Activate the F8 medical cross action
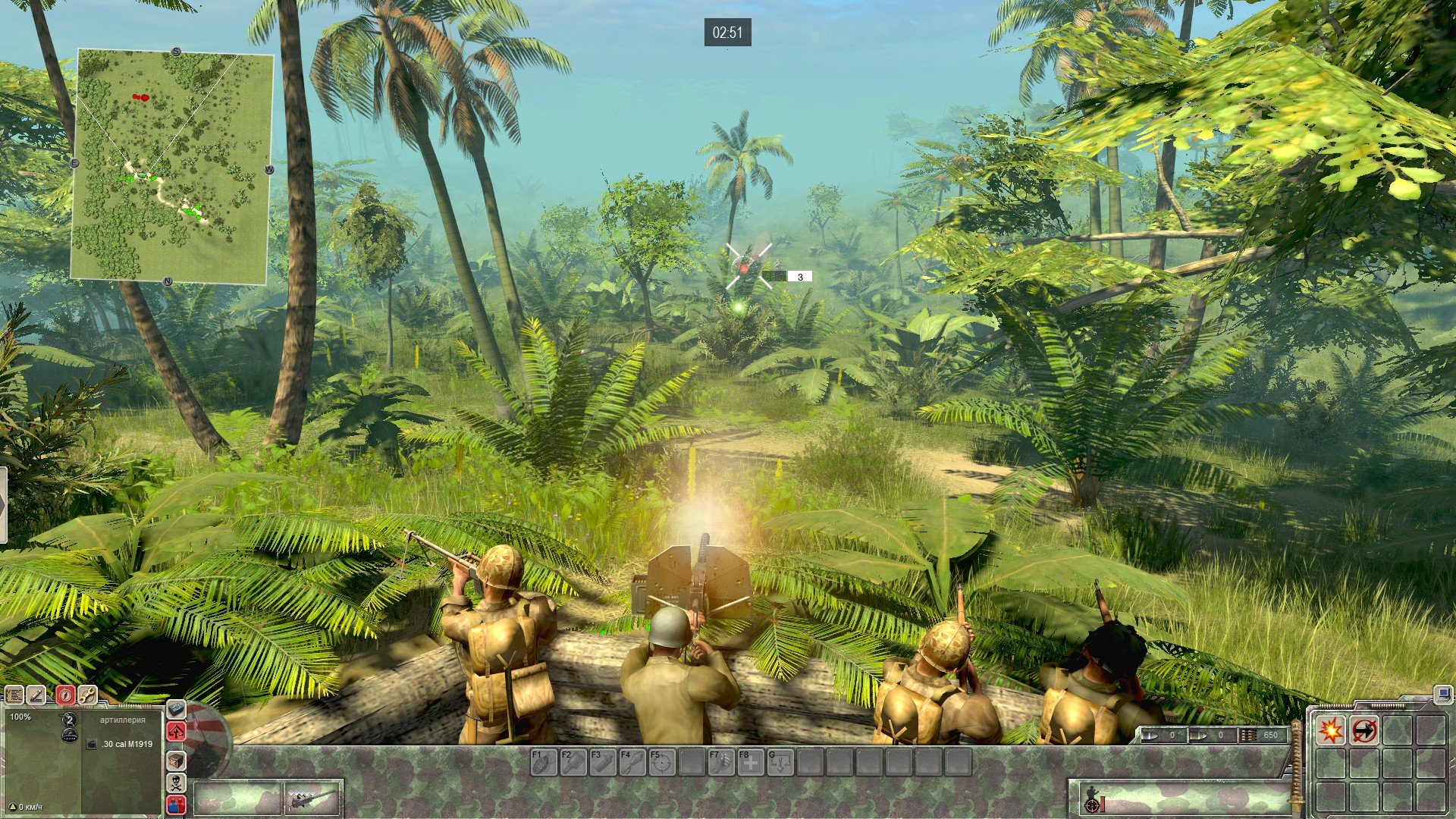 coord(750,762)
